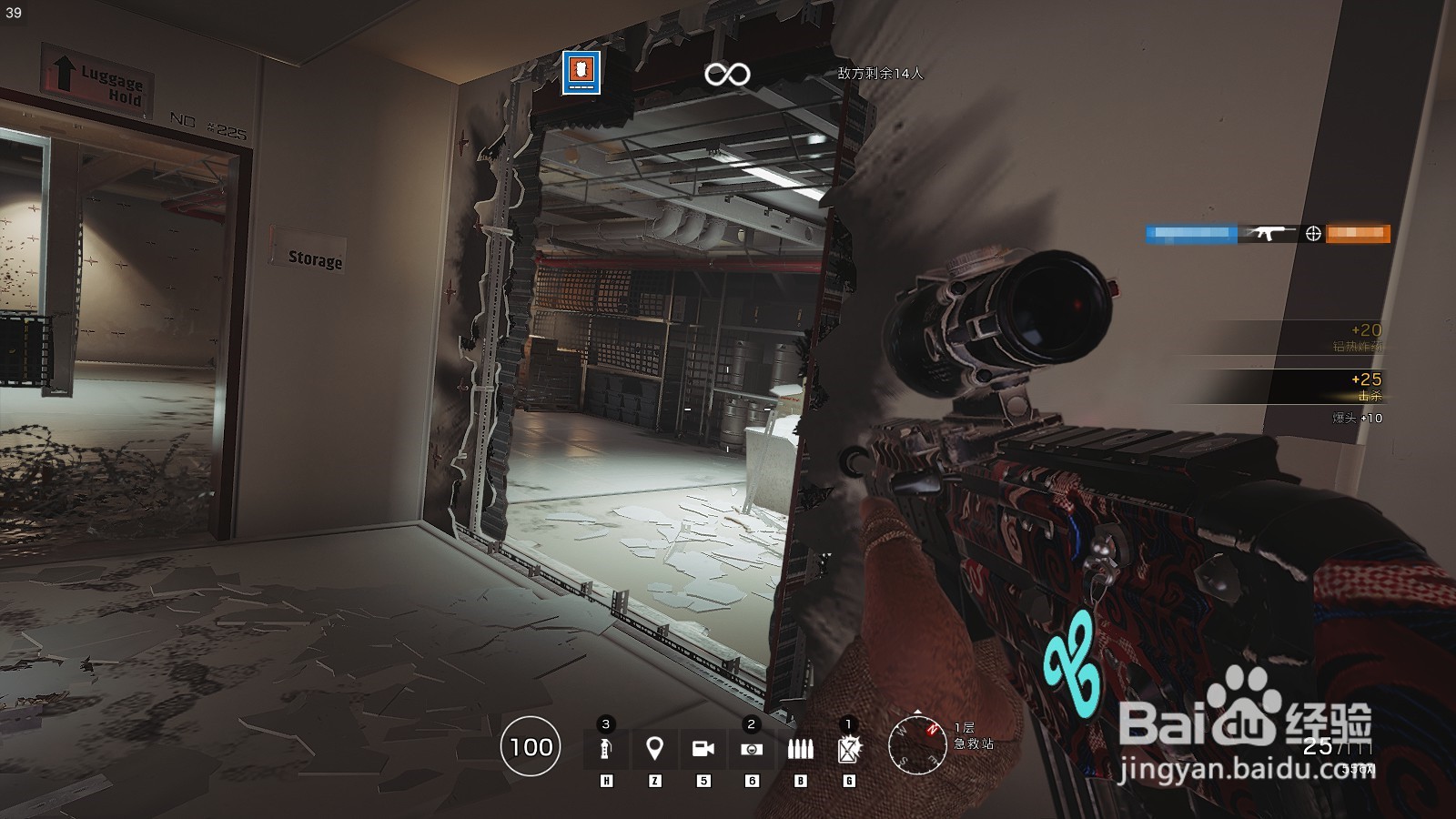
Task: Click the assault rifle icon in the killfeed
Action: click(1270, 233)
